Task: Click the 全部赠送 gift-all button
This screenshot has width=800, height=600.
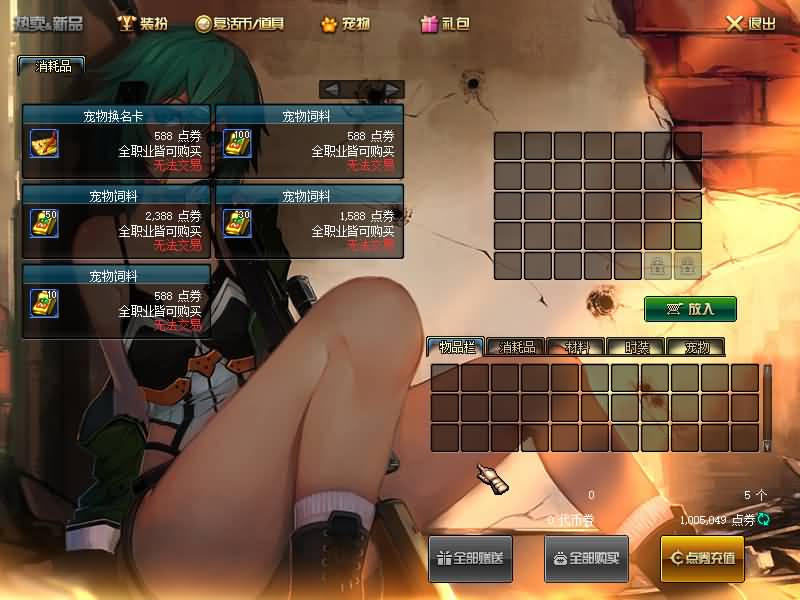Action: click(x=471, y=558)
